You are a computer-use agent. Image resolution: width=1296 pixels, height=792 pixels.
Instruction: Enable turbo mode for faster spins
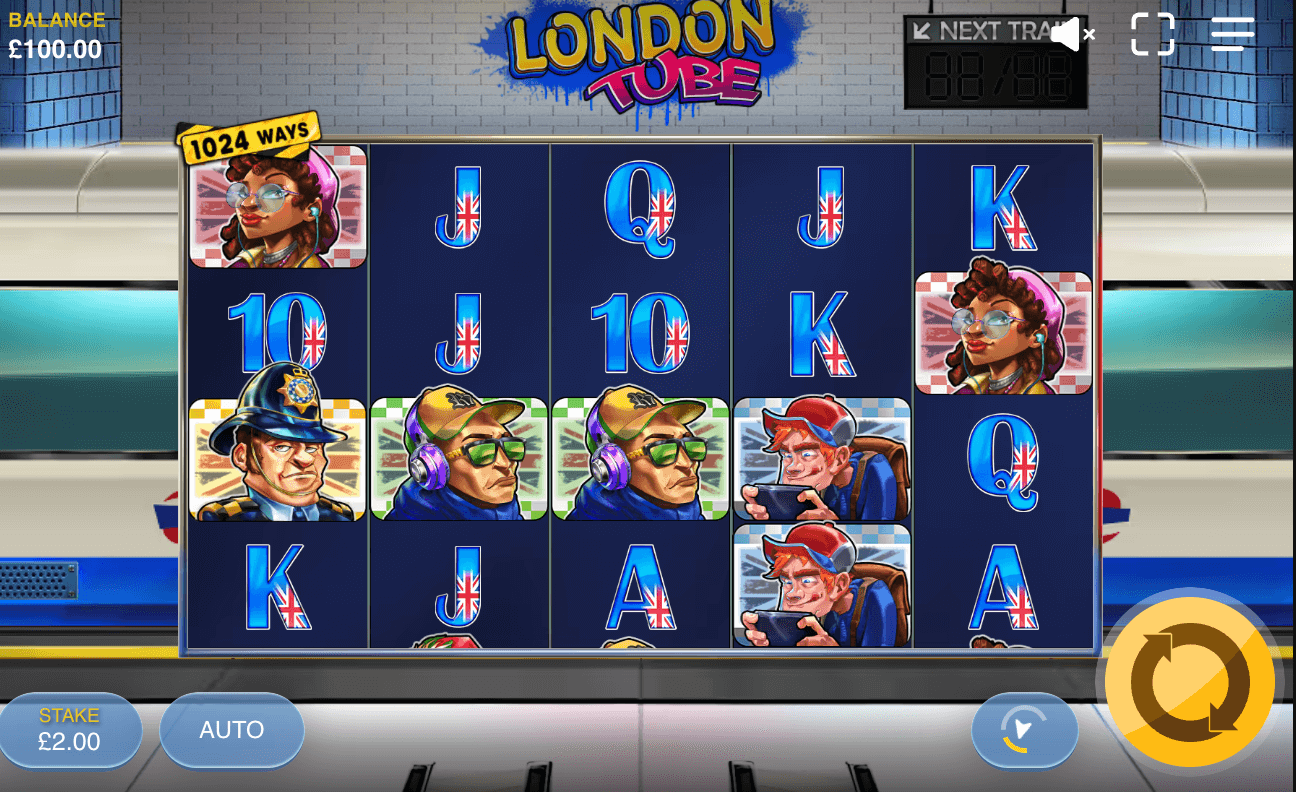coord(1024,730)
